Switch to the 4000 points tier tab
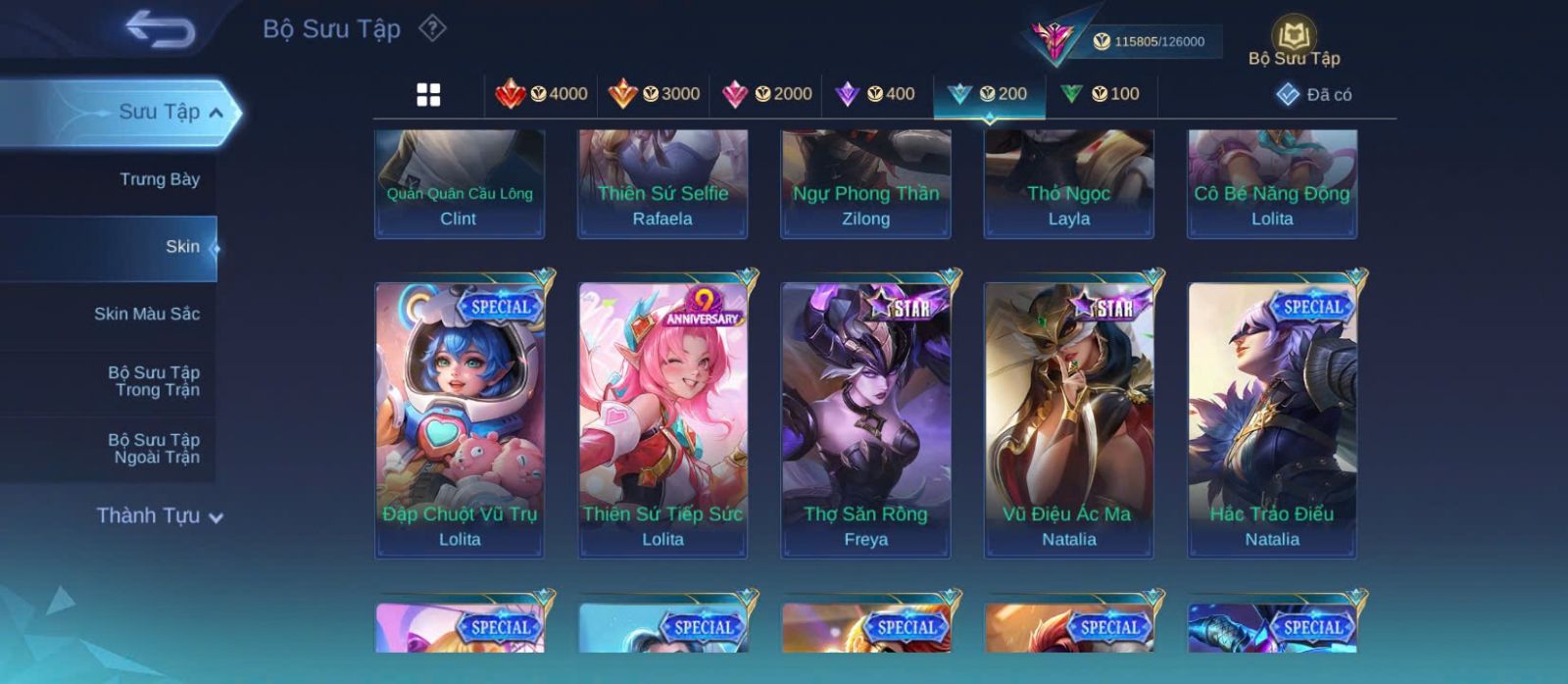This screenshot has height=684, width=1568. pyautogui.click(x=541, y=94)
